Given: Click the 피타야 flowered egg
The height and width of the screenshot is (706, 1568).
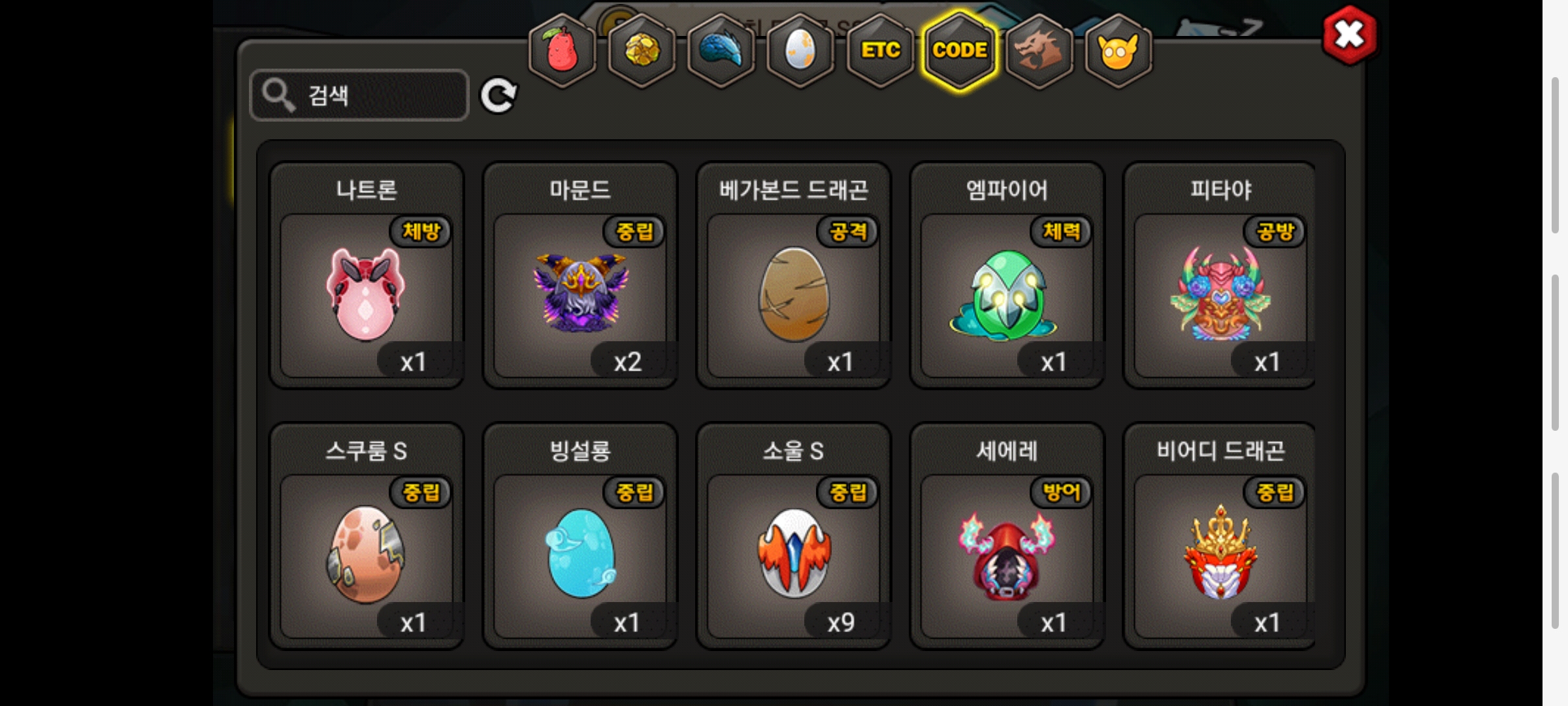Looking at the screenshot, I should (1220, 294).
